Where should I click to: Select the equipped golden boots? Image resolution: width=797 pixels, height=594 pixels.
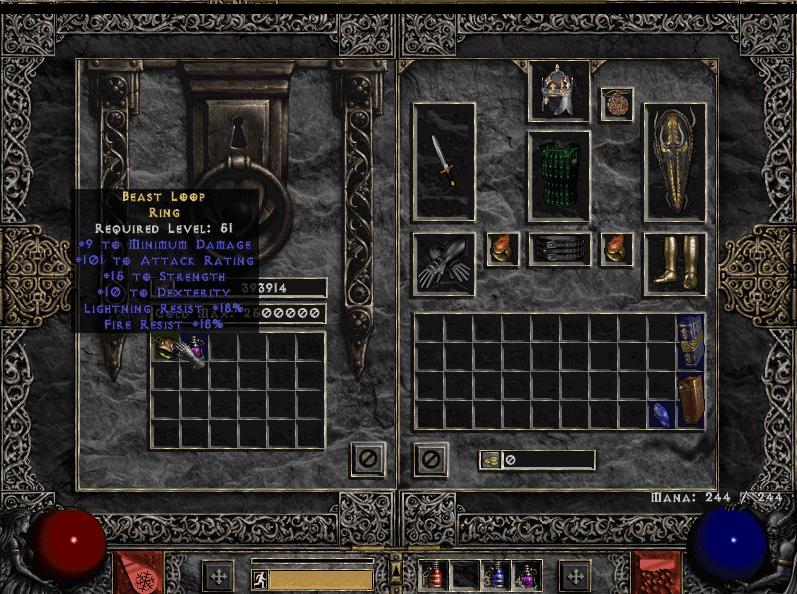pyautogui.click(x=674, y=263)
